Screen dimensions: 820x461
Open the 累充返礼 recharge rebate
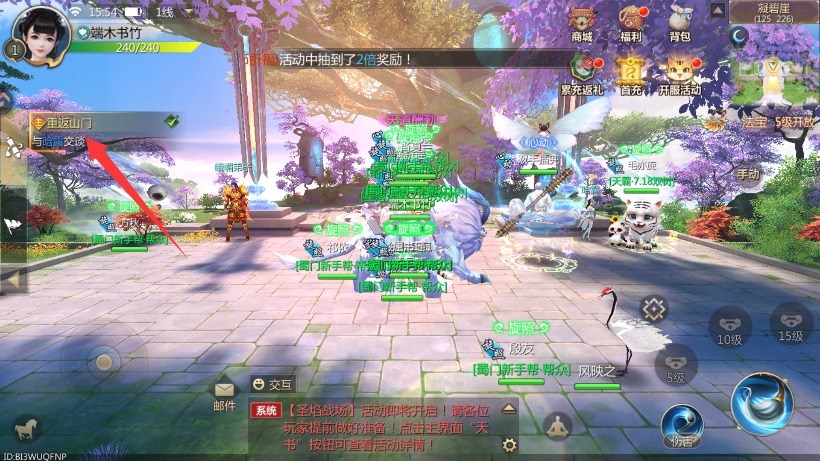(582, 73)
